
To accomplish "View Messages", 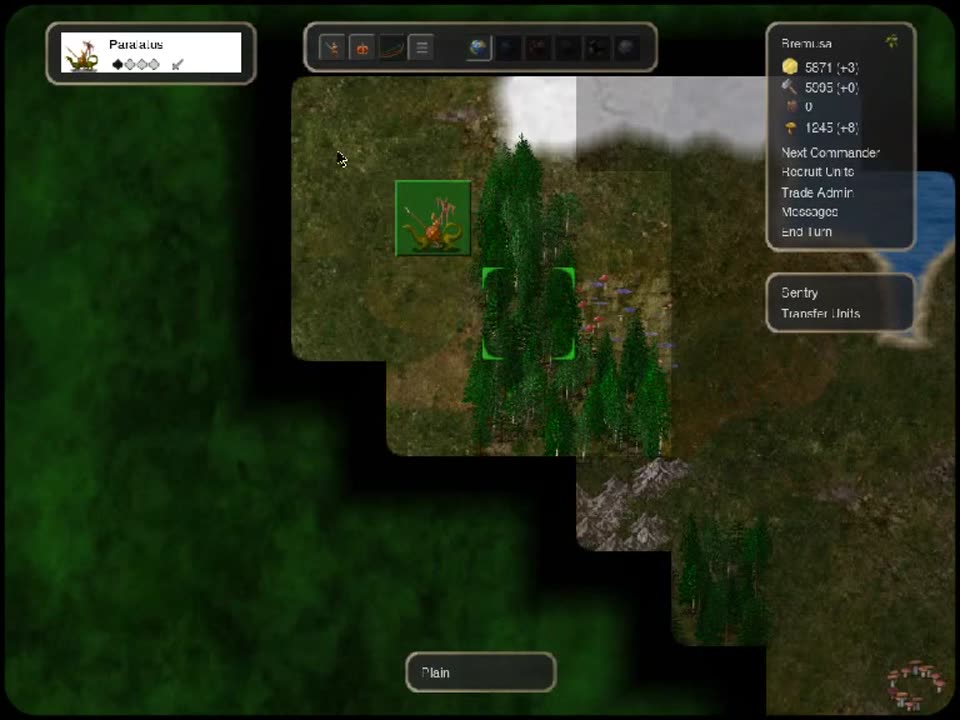I will coord(809,212).
